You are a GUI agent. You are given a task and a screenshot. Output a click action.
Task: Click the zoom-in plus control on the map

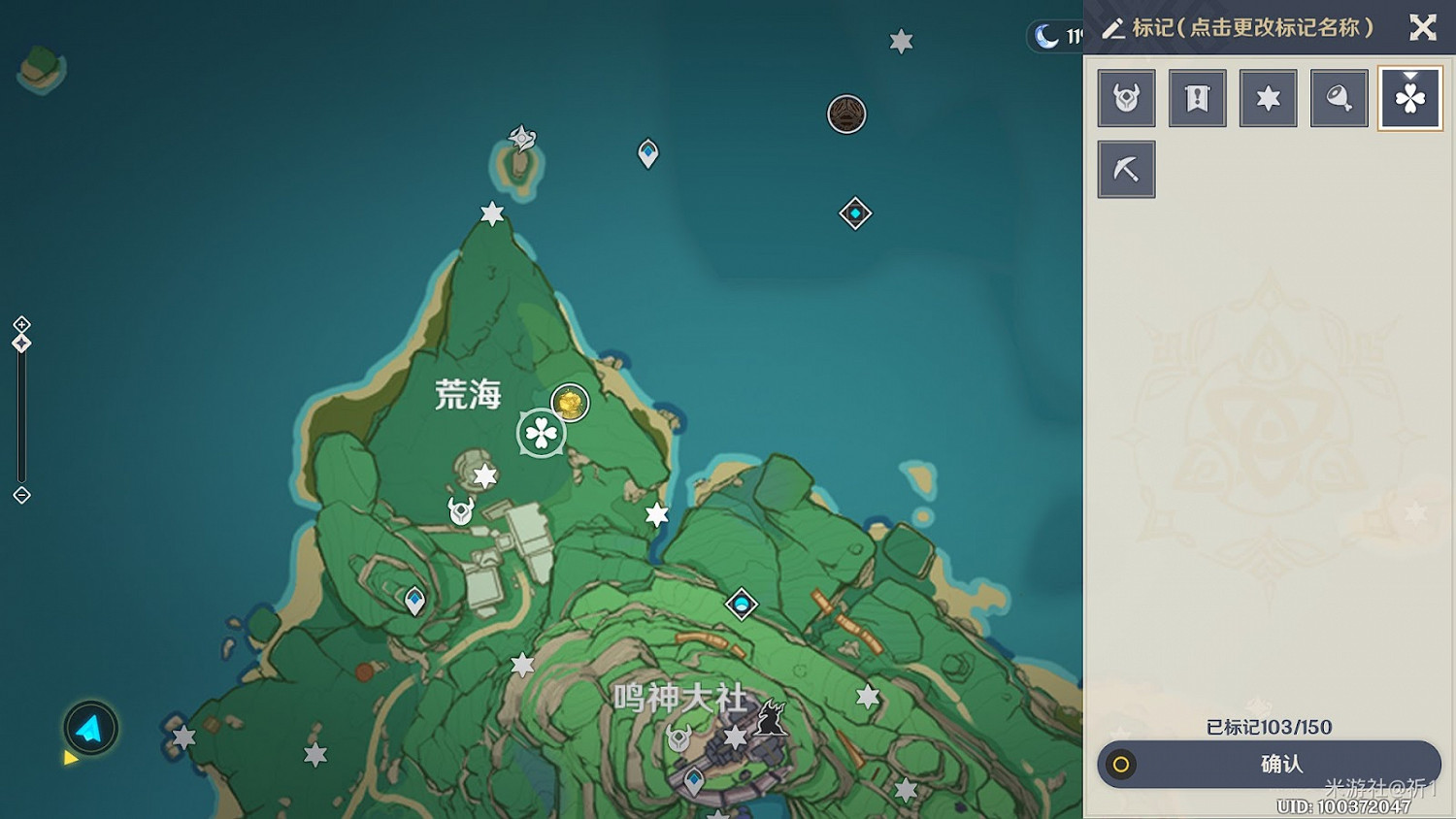(x=21, y=326)
